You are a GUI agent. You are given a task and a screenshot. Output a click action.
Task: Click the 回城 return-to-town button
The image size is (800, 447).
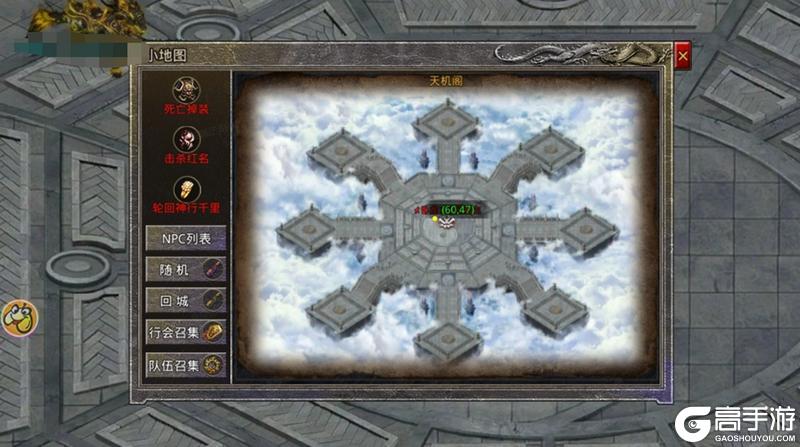click(187, 299)
